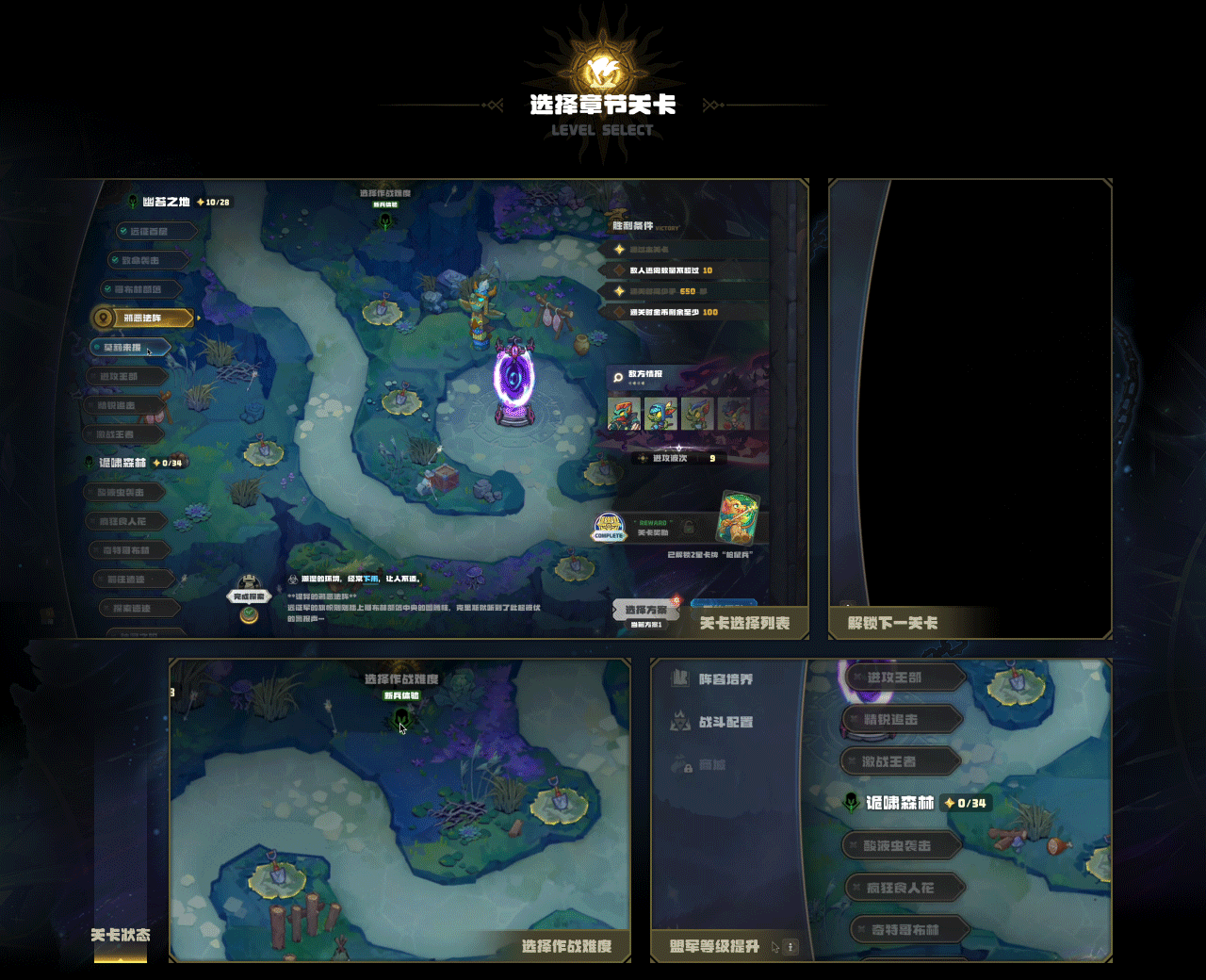Click the chevron arrow next to 邪恶法阵

pyautogui.click(x=197, y=318)
